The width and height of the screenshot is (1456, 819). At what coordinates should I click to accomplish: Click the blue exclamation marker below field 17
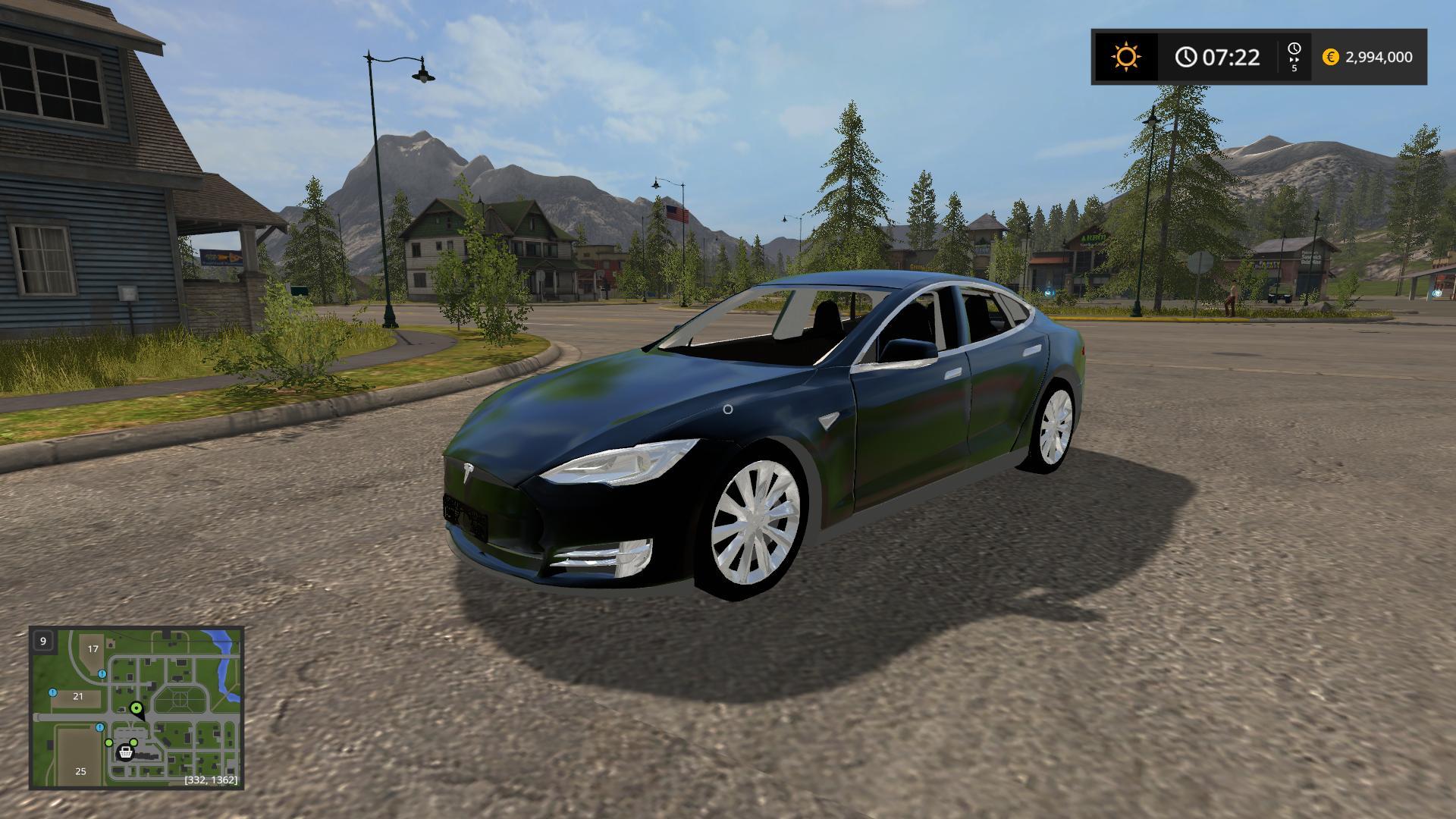(x=102, y=673)
